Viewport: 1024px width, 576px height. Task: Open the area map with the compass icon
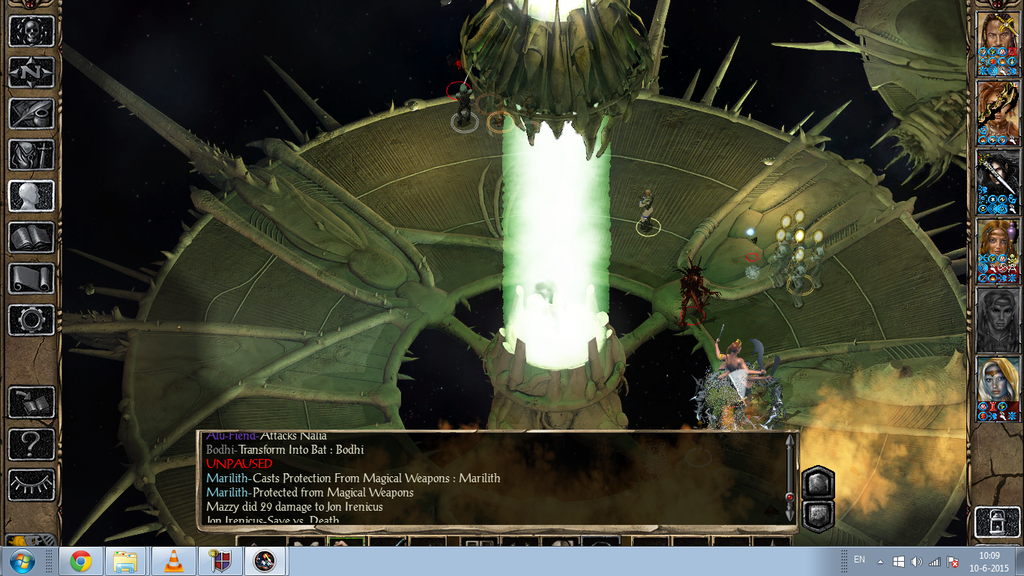(31, 72)
